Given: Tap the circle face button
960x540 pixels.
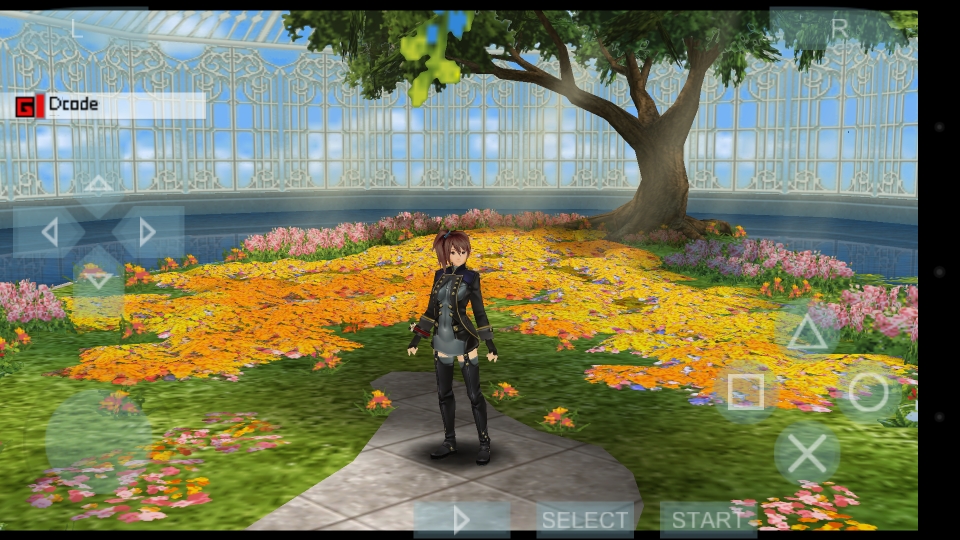Looking at the screenshot, I should point(868,393).
